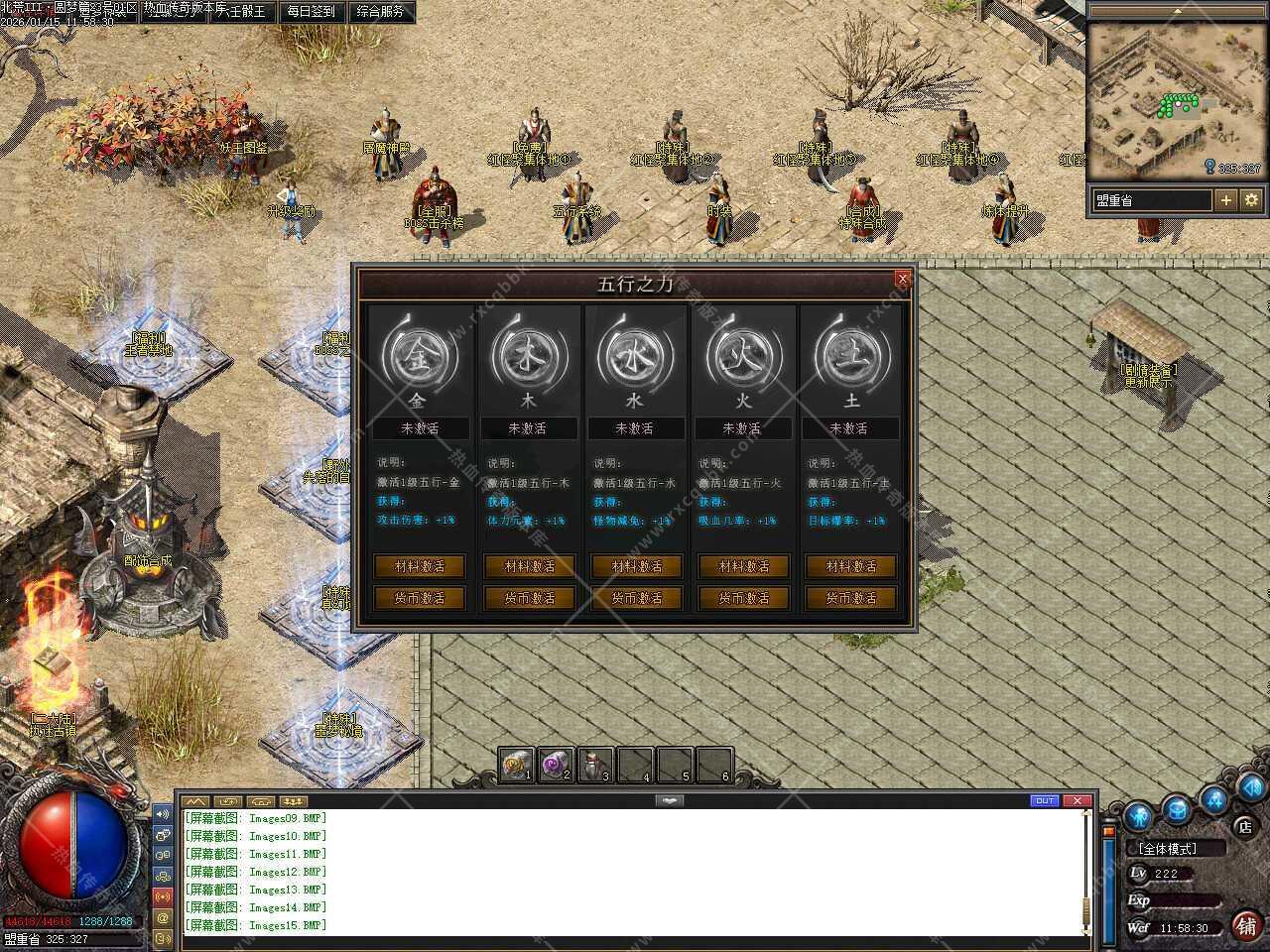Open the 每日签到 daily sign-in menu
This screenshot has height=952, width=1270.
tap(311, 12)
